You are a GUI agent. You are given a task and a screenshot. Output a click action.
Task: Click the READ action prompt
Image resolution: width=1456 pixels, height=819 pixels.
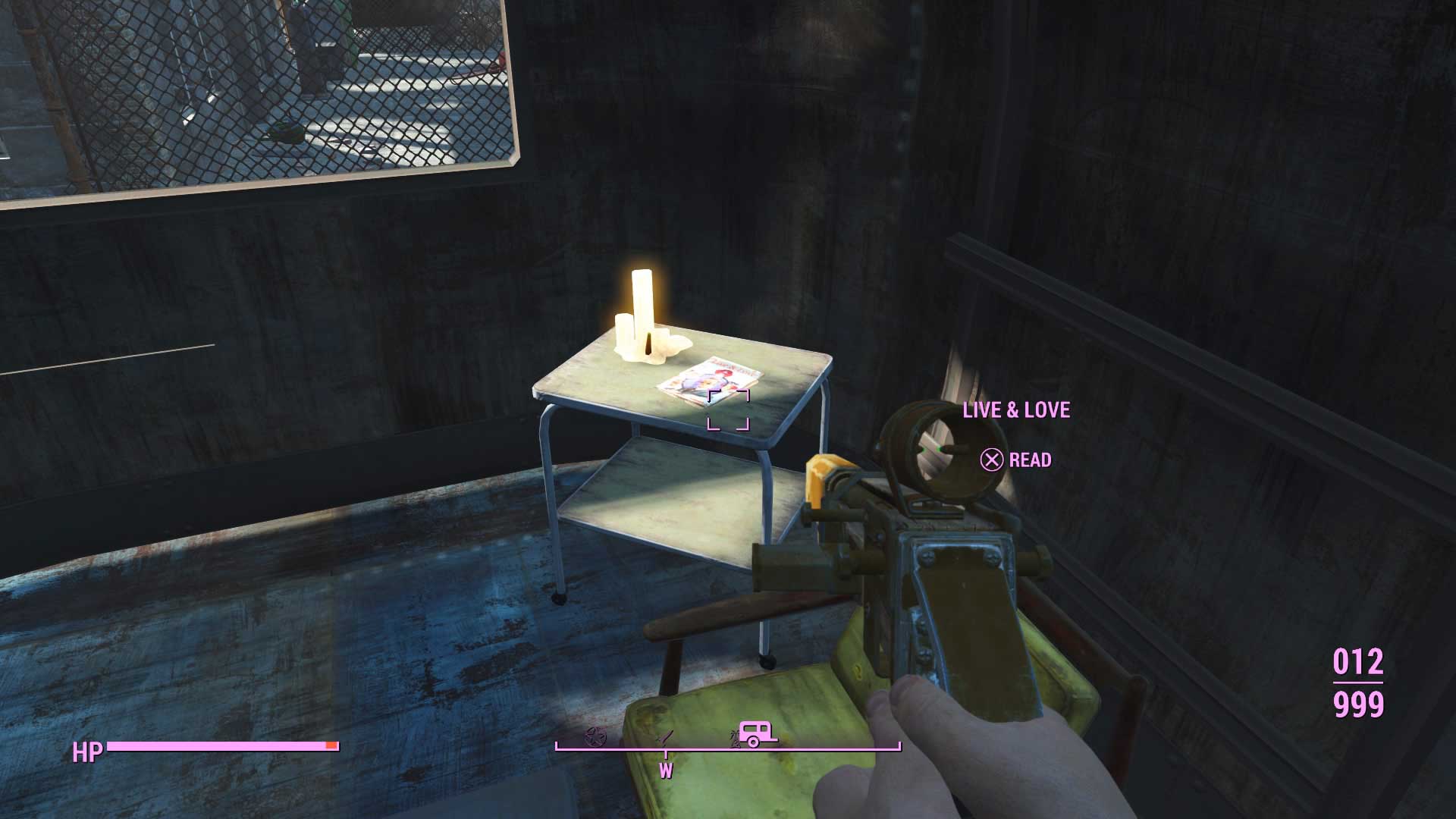pyautogui.click(x=1029, y=460)
